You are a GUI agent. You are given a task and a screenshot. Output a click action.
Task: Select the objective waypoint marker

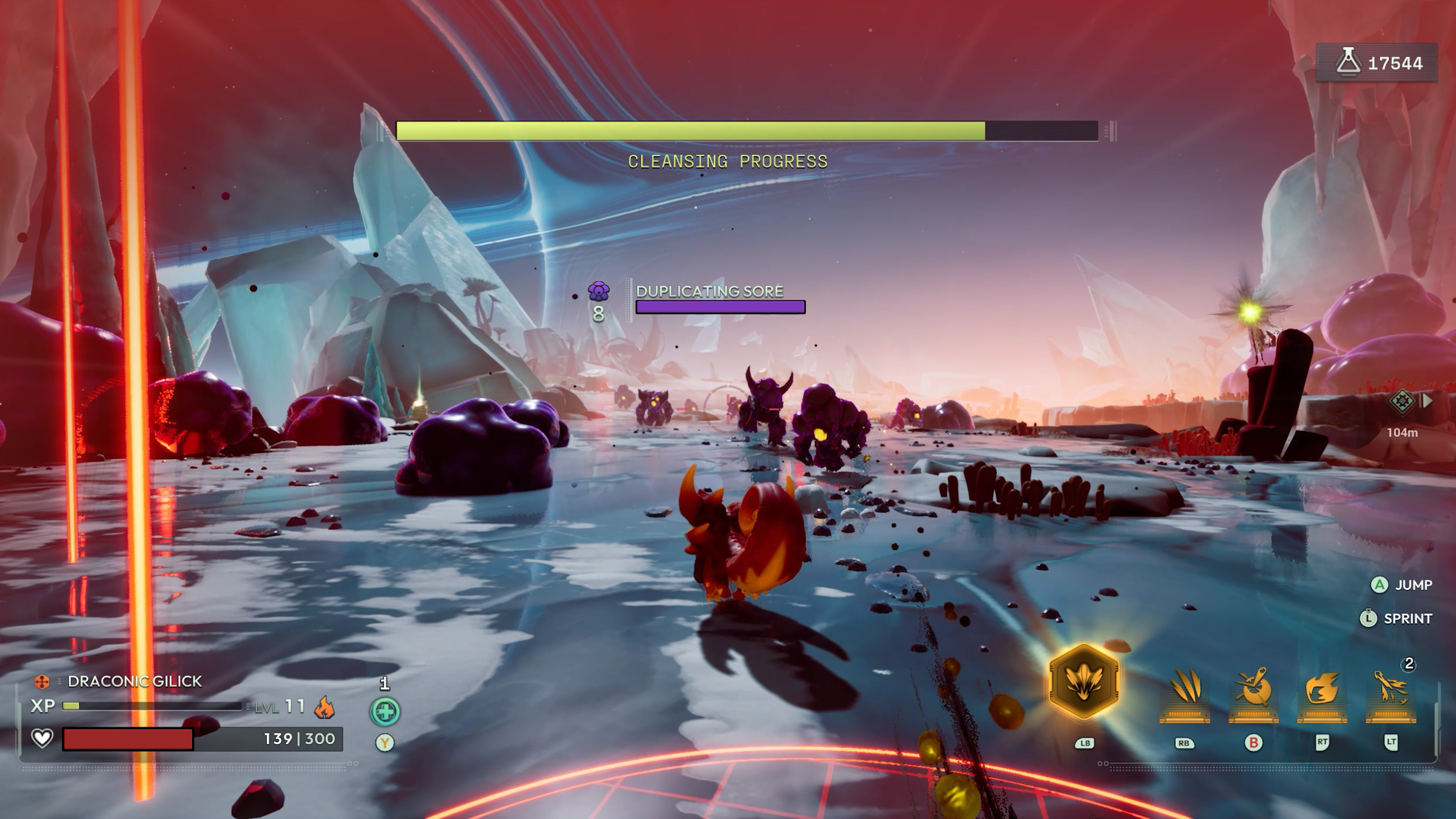pos(1402,401)
